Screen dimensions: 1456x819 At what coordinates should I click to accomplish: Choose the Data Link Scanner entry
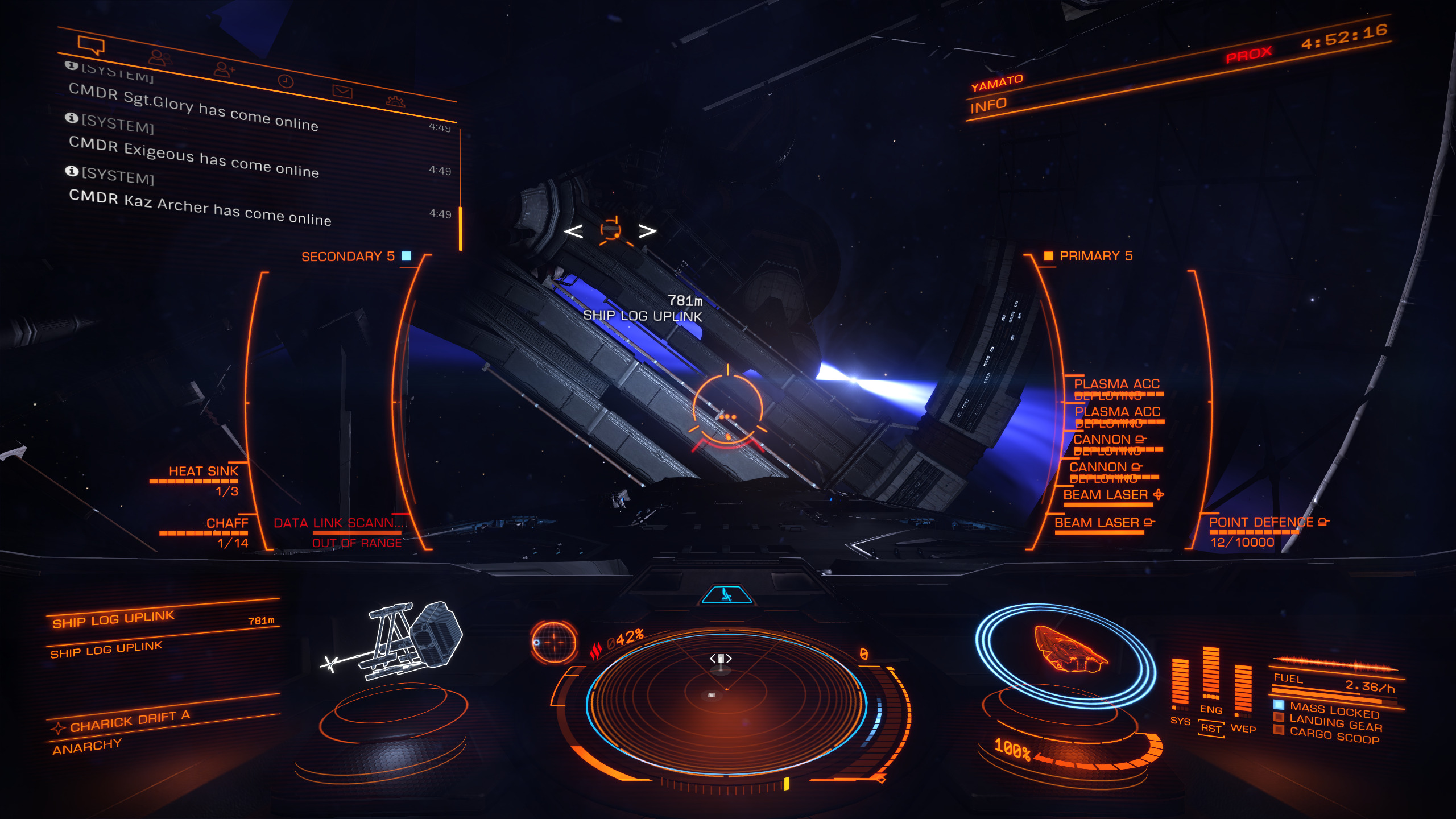[338, 523]
